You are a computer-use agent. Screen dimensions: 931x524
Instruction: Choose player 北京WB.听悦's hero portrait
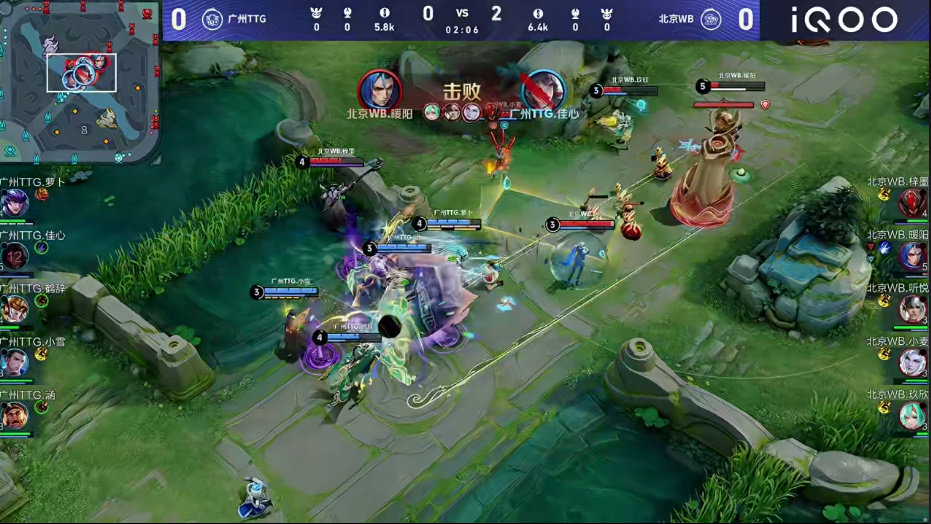[912, 309]
